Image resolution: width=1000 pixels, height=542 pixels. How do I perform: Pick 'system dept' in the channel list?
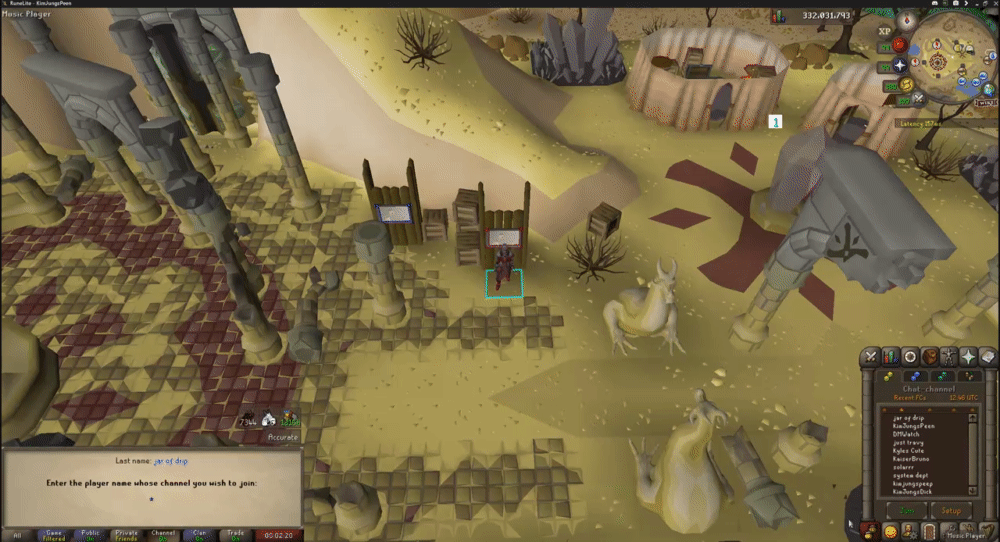pos(911,474)
